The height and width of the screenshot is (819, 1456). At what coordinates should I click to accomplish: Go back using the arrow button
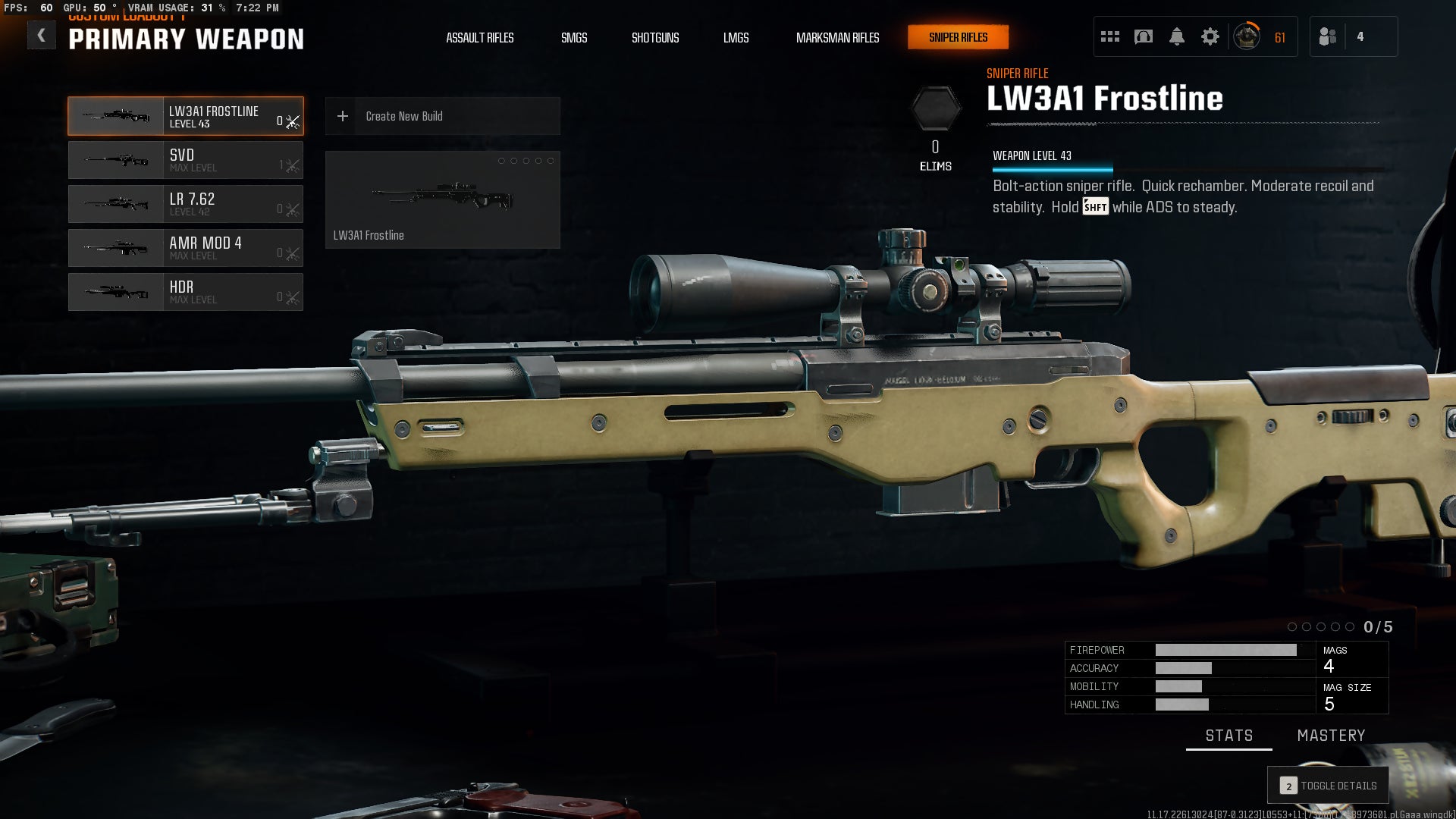coord(42,36)
